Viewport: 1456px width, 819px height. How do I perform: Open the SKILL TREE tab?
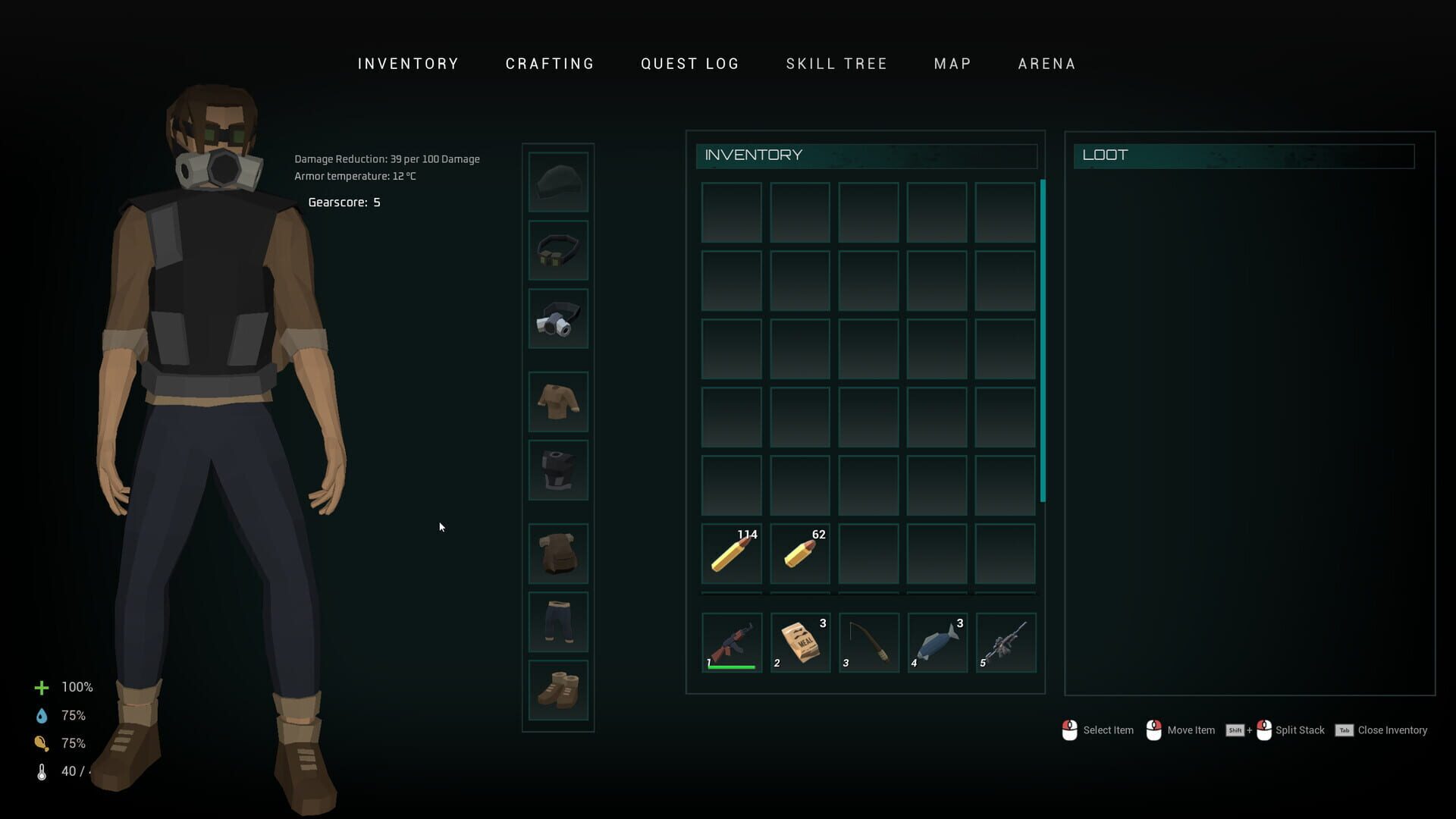(x=836, y=64)
